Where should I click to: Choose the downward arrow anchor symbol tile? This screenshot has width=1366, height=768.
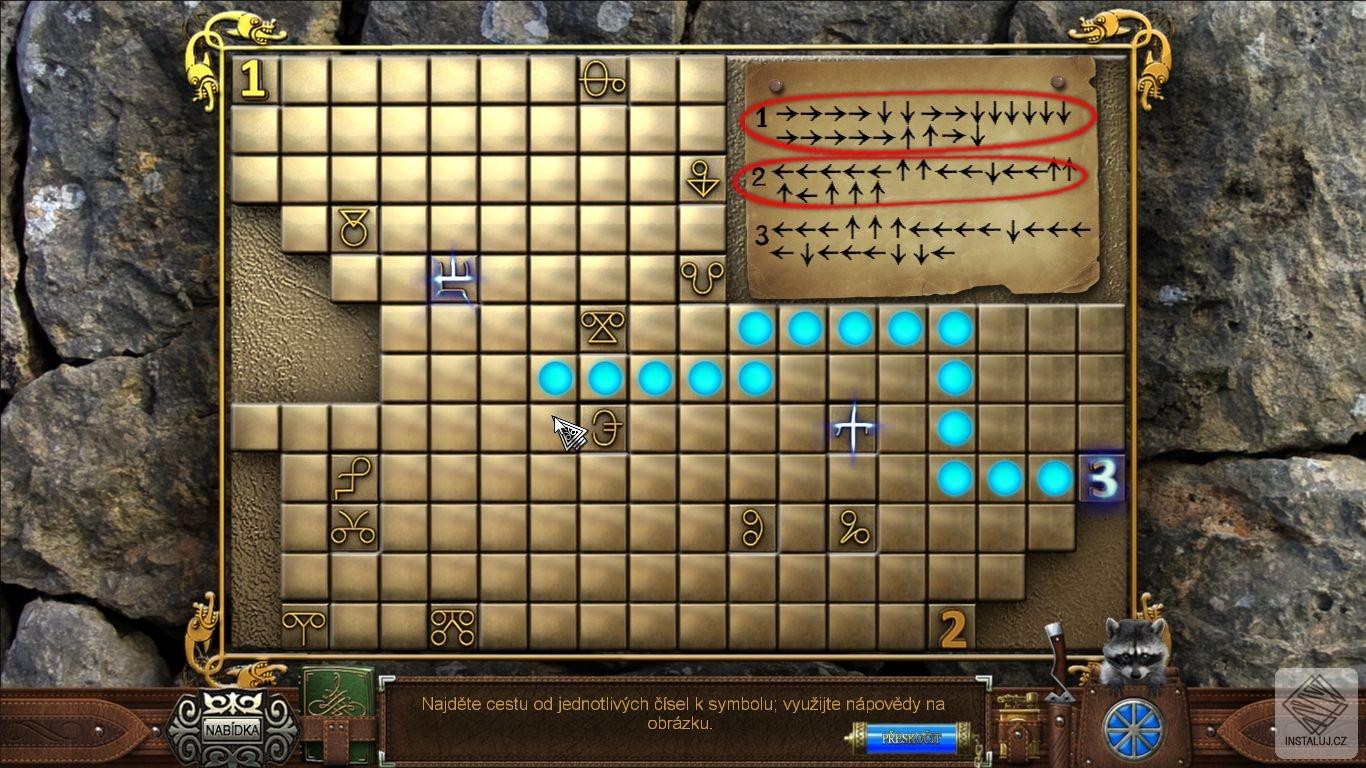[703, 179]
